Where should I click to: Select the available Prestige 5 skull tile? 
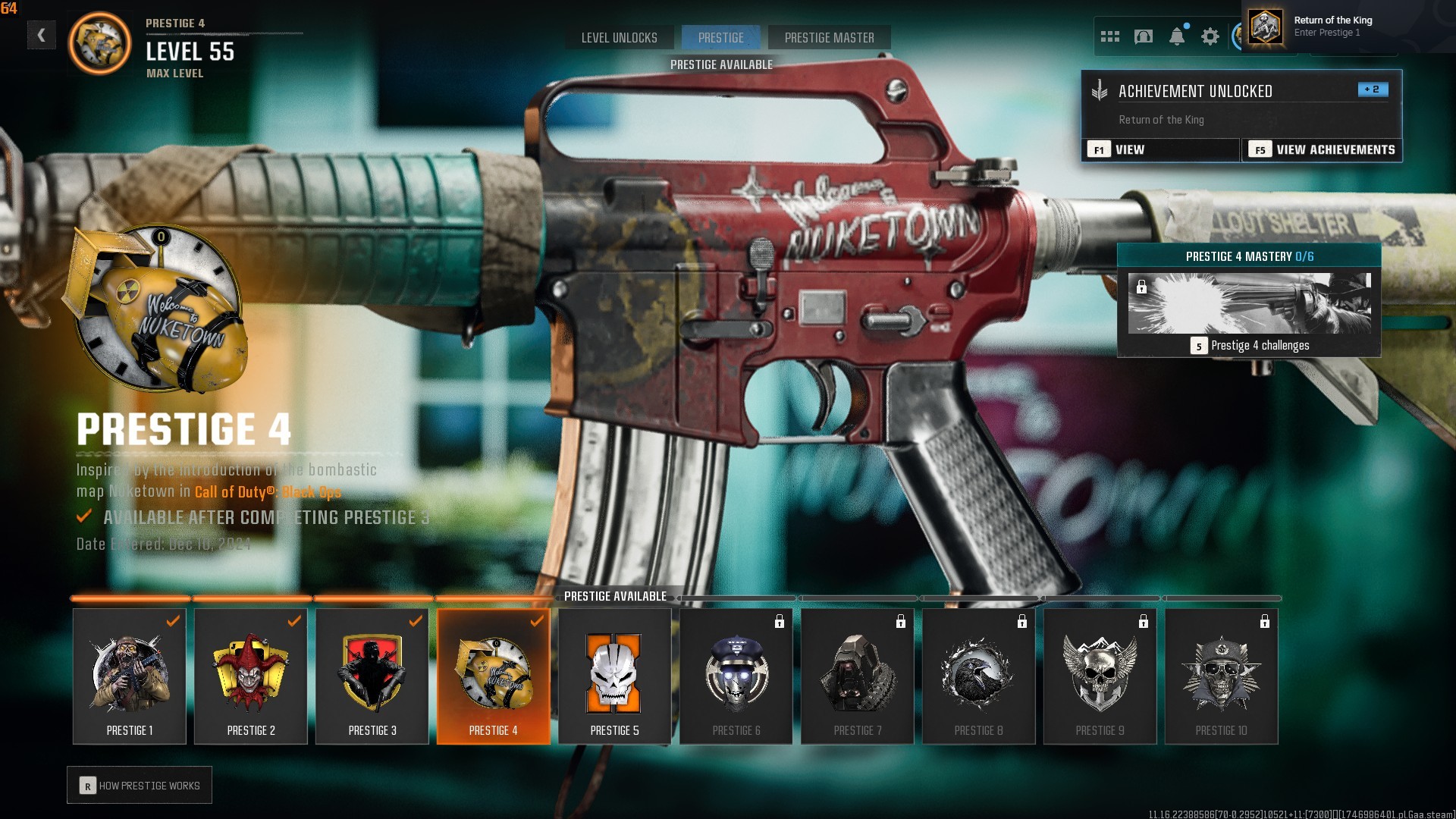click(615, 676)
